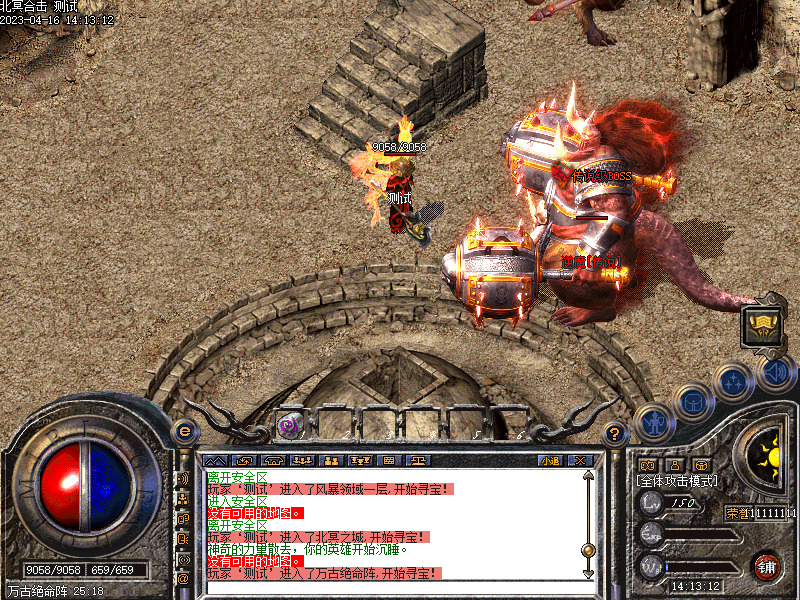Click the telephone icon on the chat toolbar
This screenshot has height=600, width=800.
[x=273, y=461]
